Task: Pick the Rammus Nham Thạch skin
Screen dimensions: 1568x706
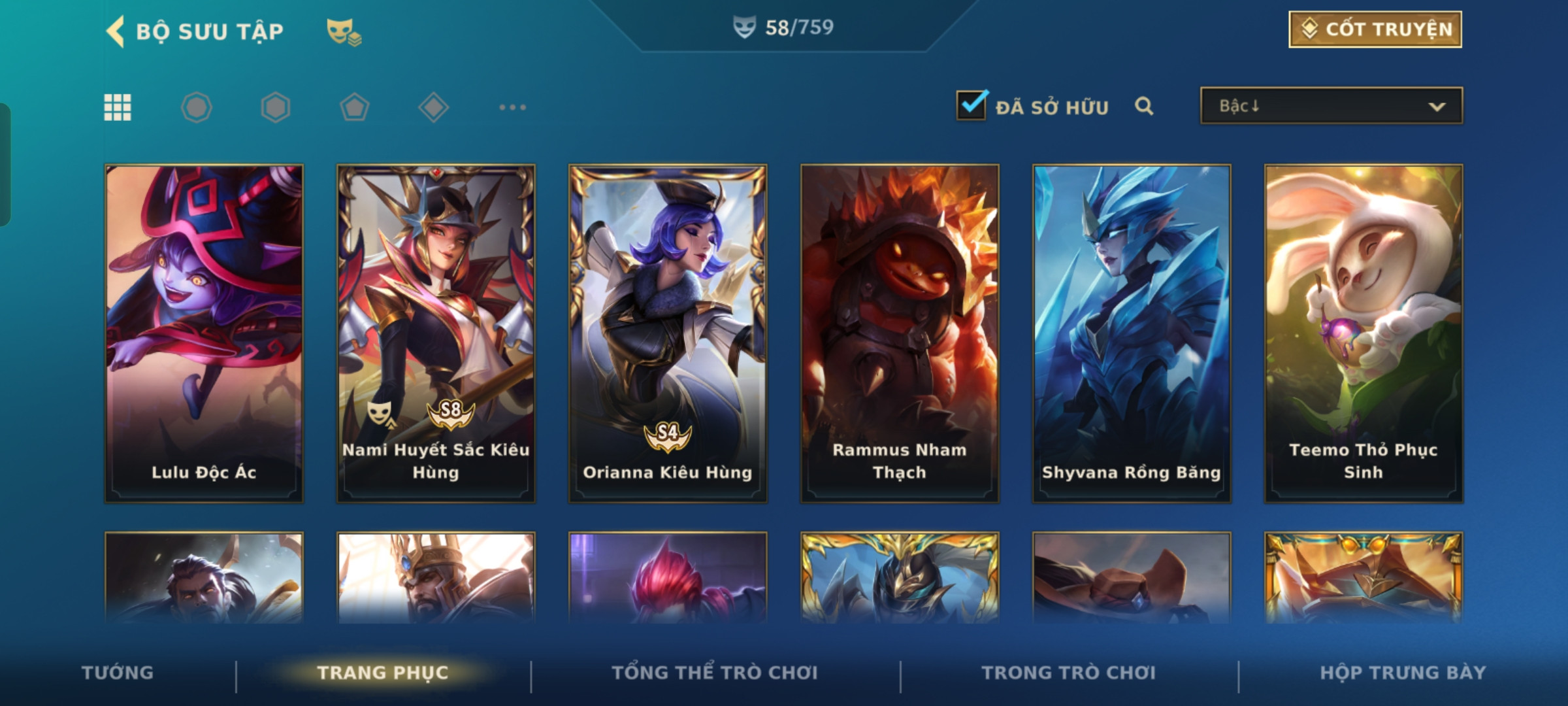Action: click(x=900, y=333)
